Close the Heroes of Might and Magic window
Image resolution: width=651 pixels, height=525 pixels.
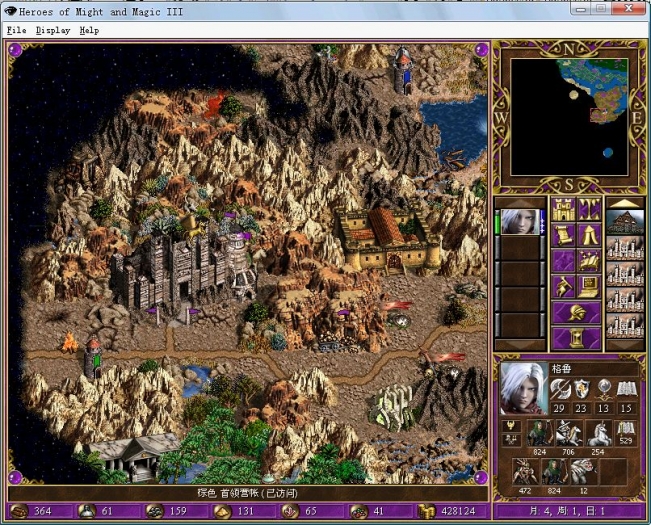pyautogui.click(x=630, y=9)
